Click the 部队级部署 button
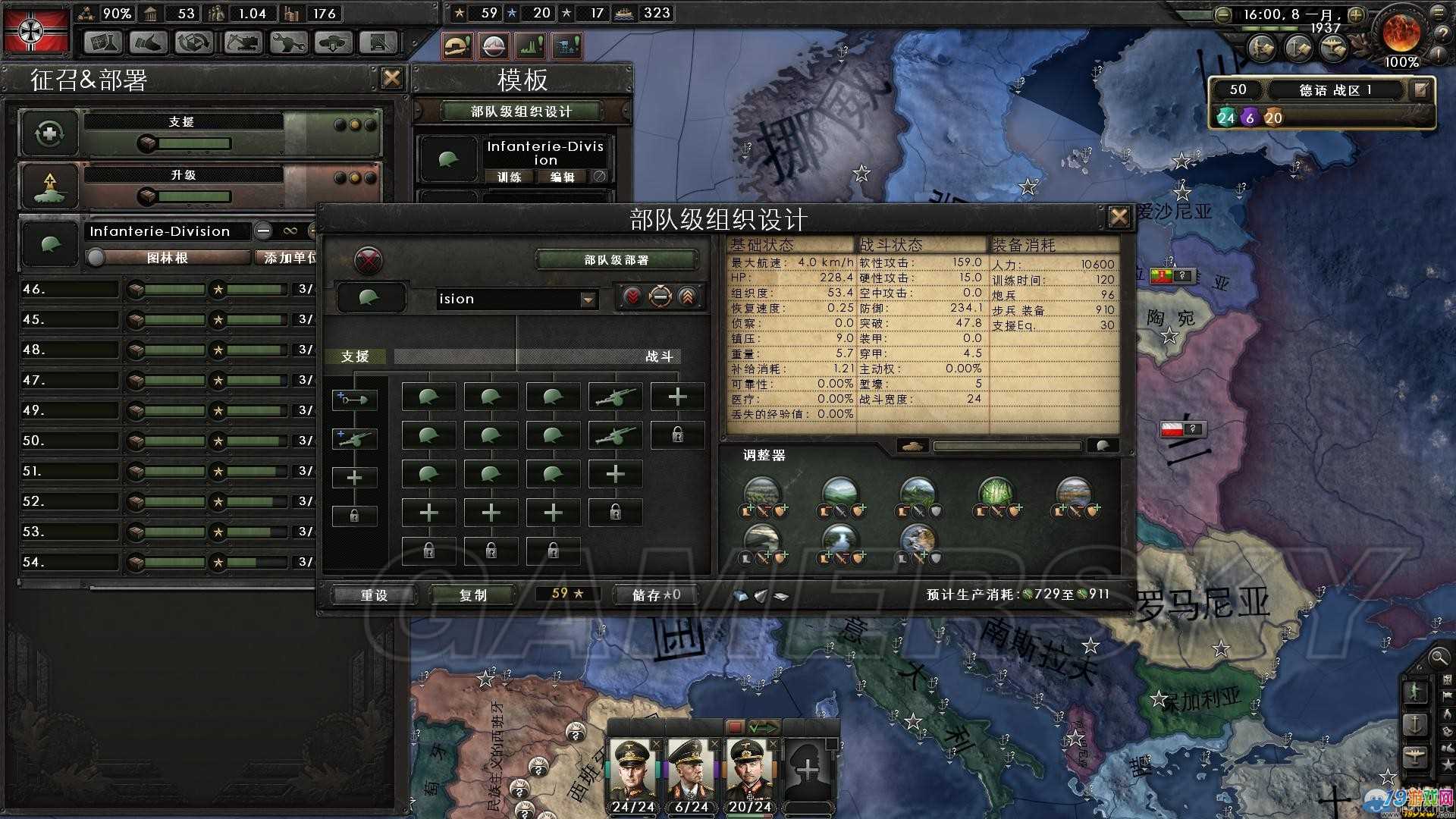The height and width of the screenshot is (819, 1456). pos(616,260)
